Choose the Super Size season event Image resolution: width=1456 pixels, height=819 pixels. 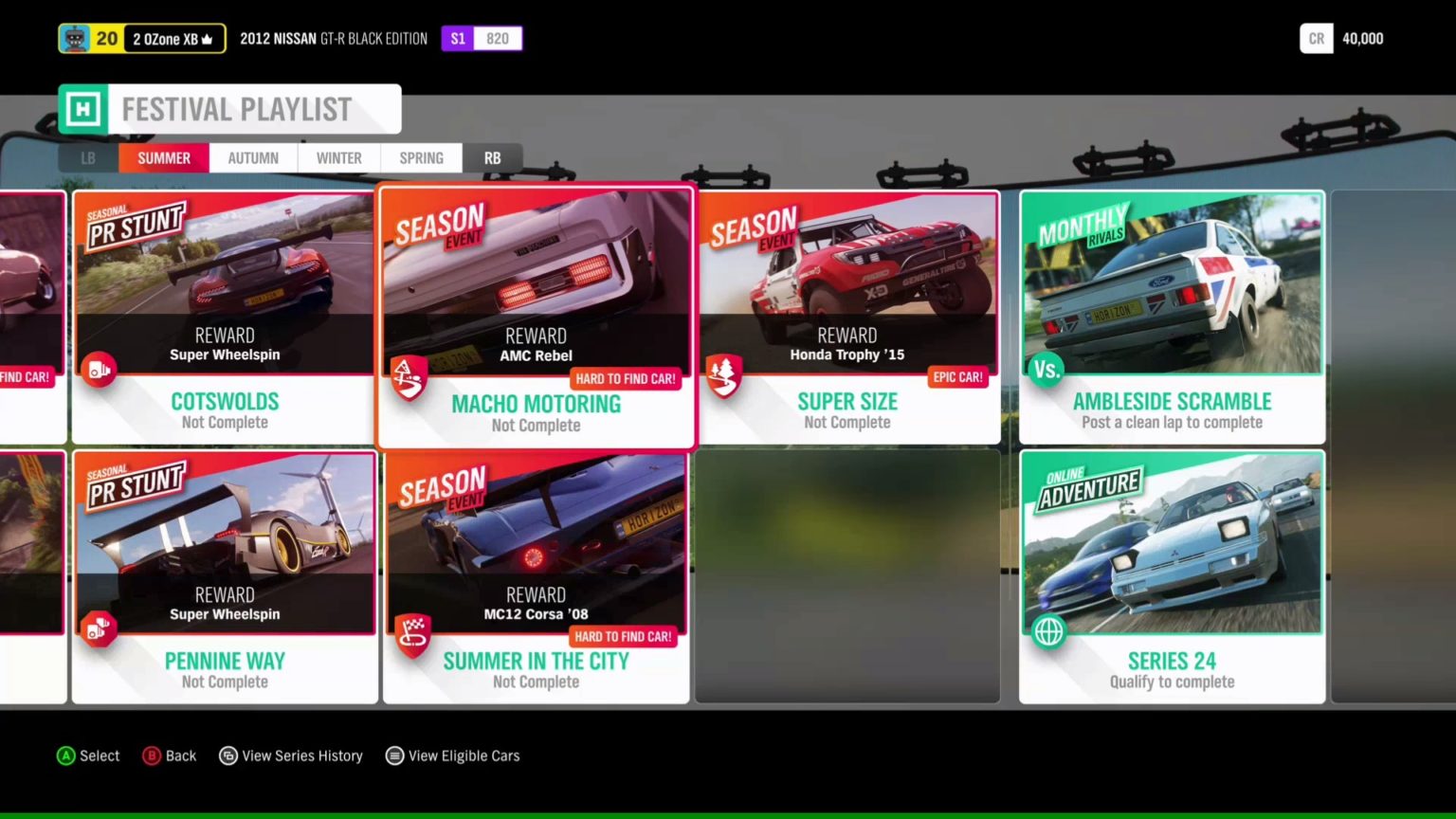click(847, 318)
